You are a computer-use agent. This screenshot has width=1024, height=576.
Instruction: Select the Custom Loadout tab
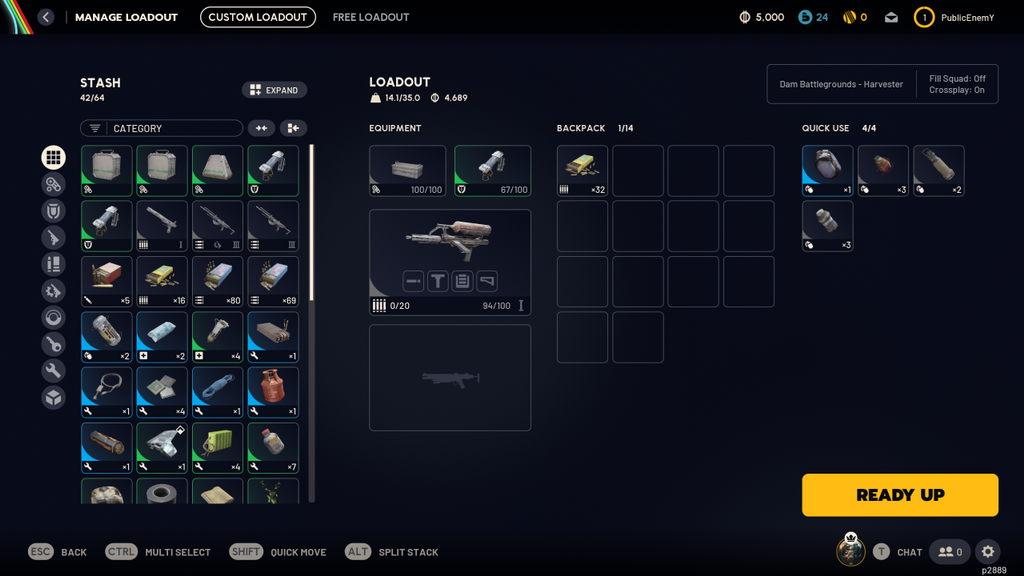tap(258, 17)
